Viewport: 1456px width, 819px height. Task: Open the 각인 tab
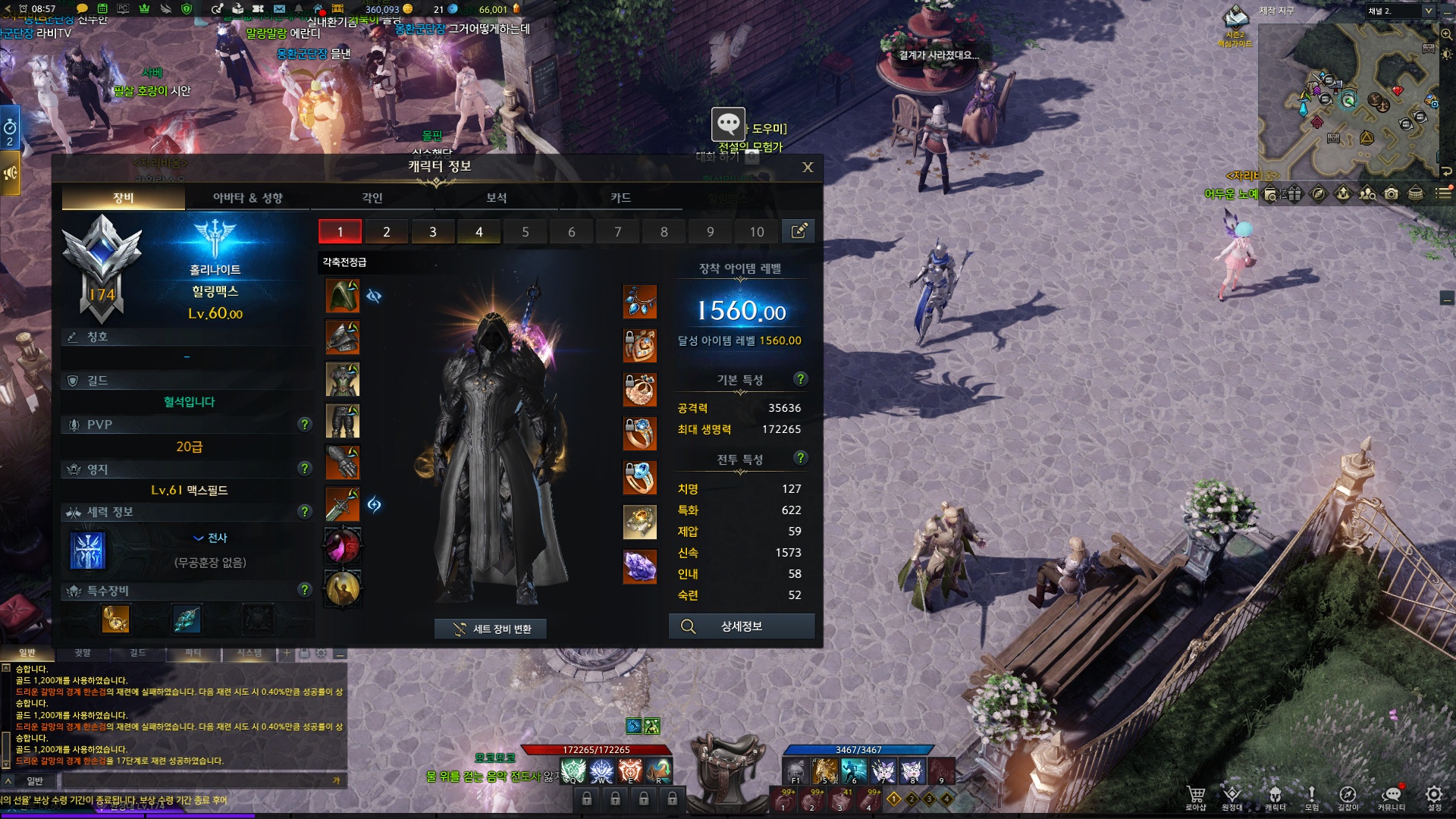[x=372, y=198]
